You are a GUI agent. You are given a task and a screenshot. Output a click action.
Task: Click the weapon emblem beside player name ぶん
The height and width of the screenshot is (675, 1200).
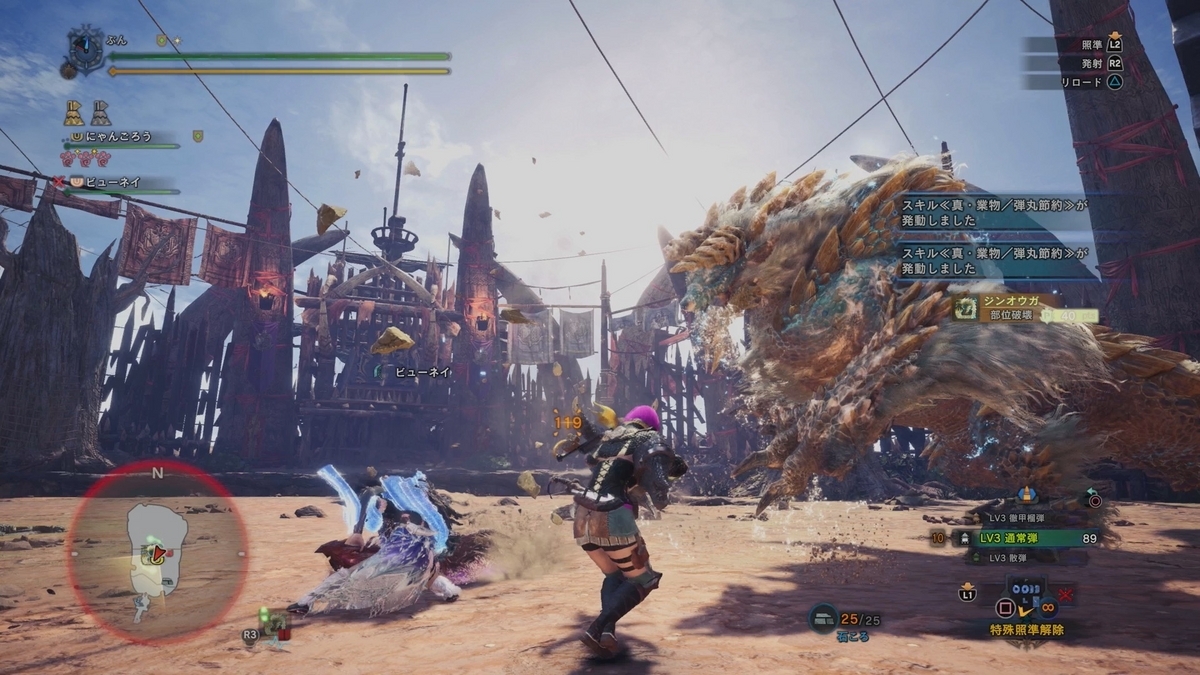pyautogui.click(x=86, y=48)
